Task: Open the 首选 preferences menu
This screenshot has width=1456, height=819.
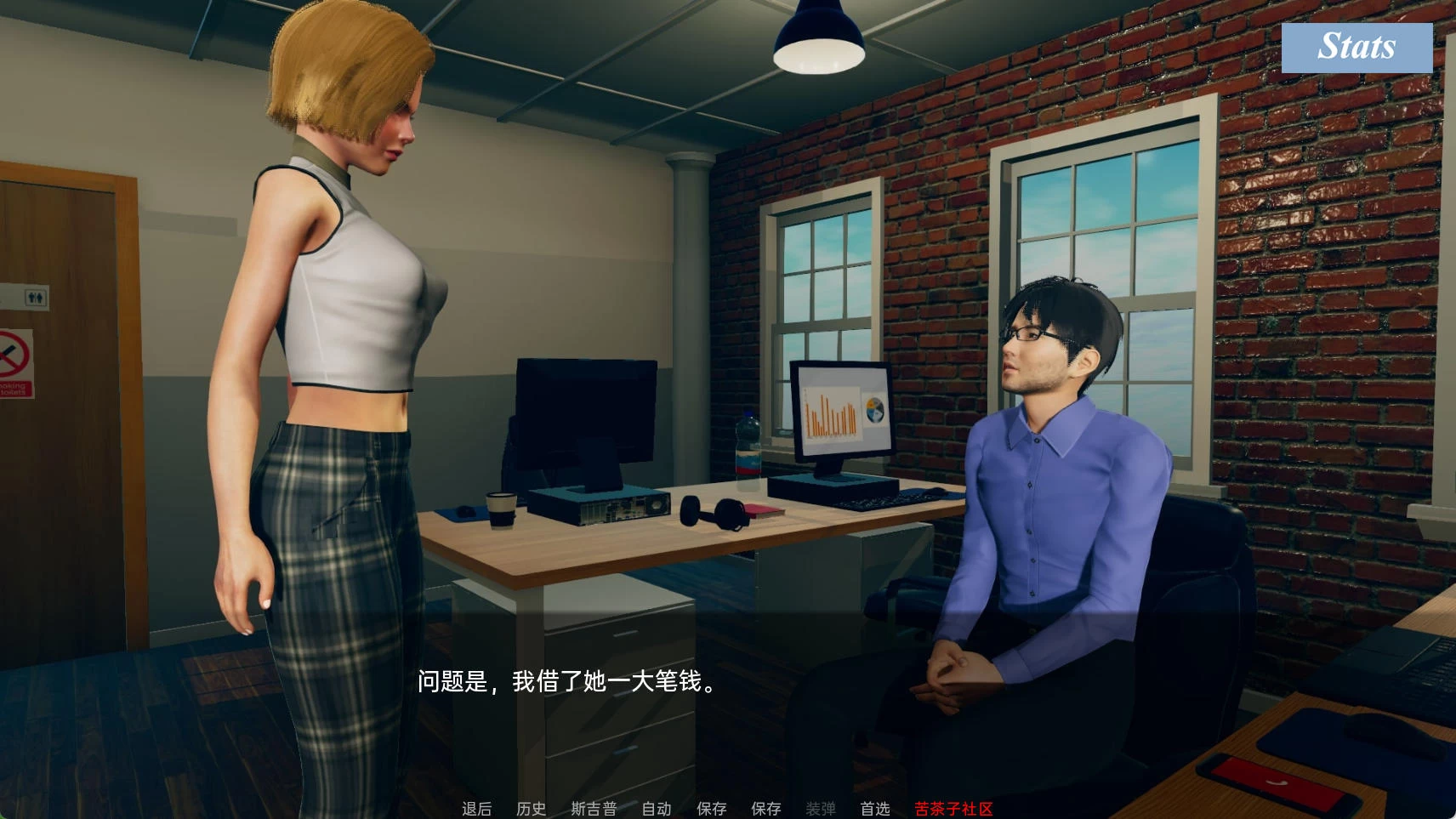Action: coord(875,808)
